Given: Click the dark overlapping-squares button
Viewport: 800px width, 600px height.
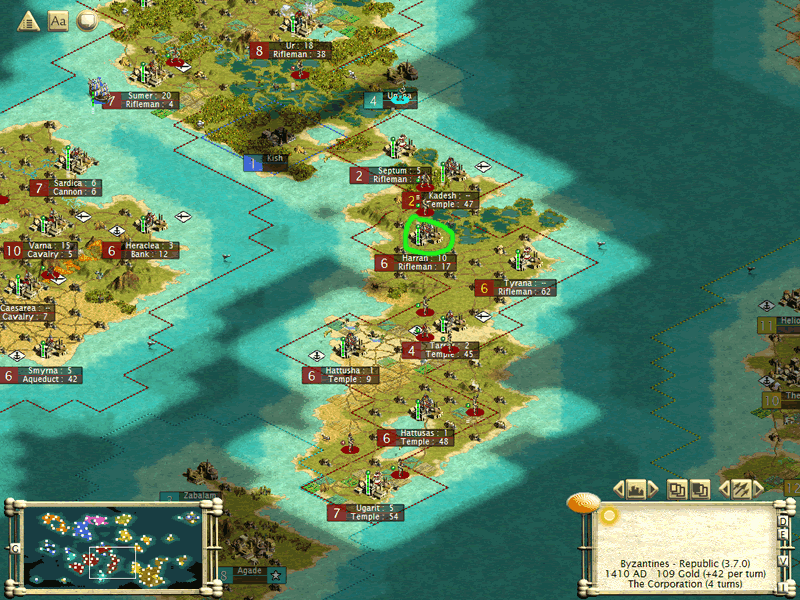Looking at the screenshot, I should click(x=700, y=489).
